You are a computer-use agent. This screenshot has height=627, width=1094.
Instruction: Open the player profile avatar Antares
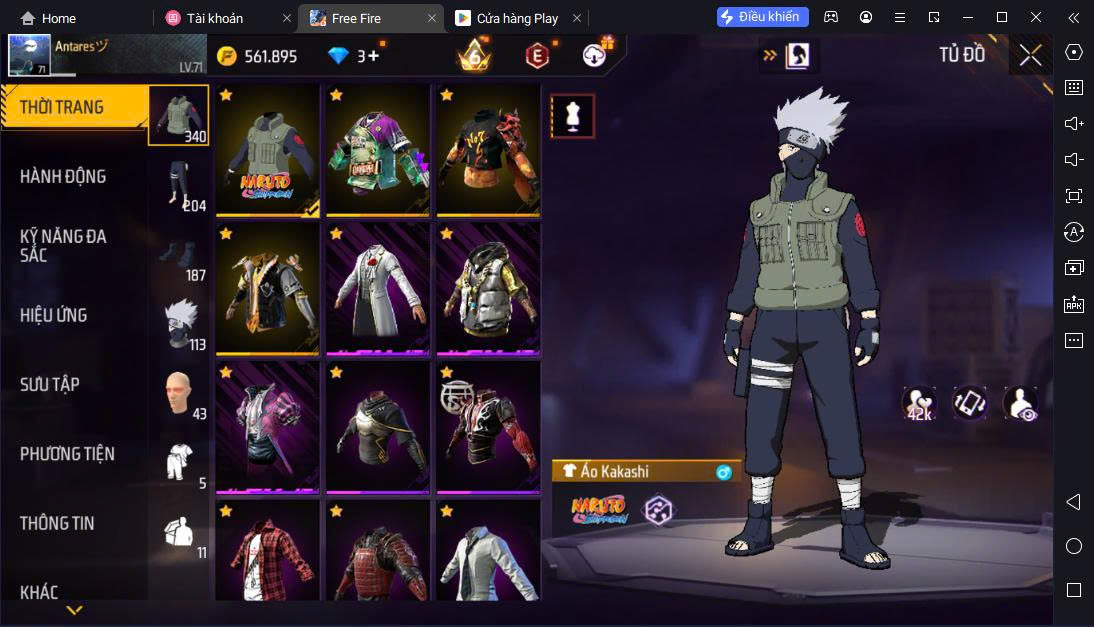(x=30, y=55)
